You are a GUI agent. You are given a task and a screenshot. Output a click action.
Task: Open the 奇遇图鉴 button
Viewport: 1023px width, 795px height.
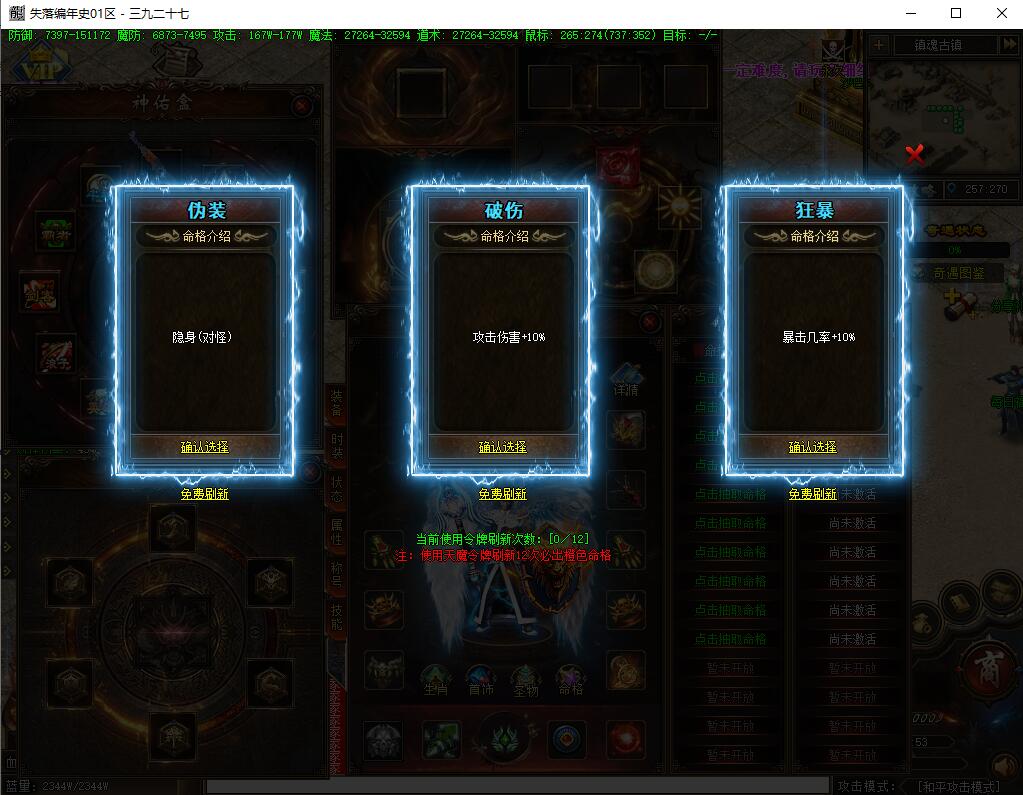pos(958,273)
